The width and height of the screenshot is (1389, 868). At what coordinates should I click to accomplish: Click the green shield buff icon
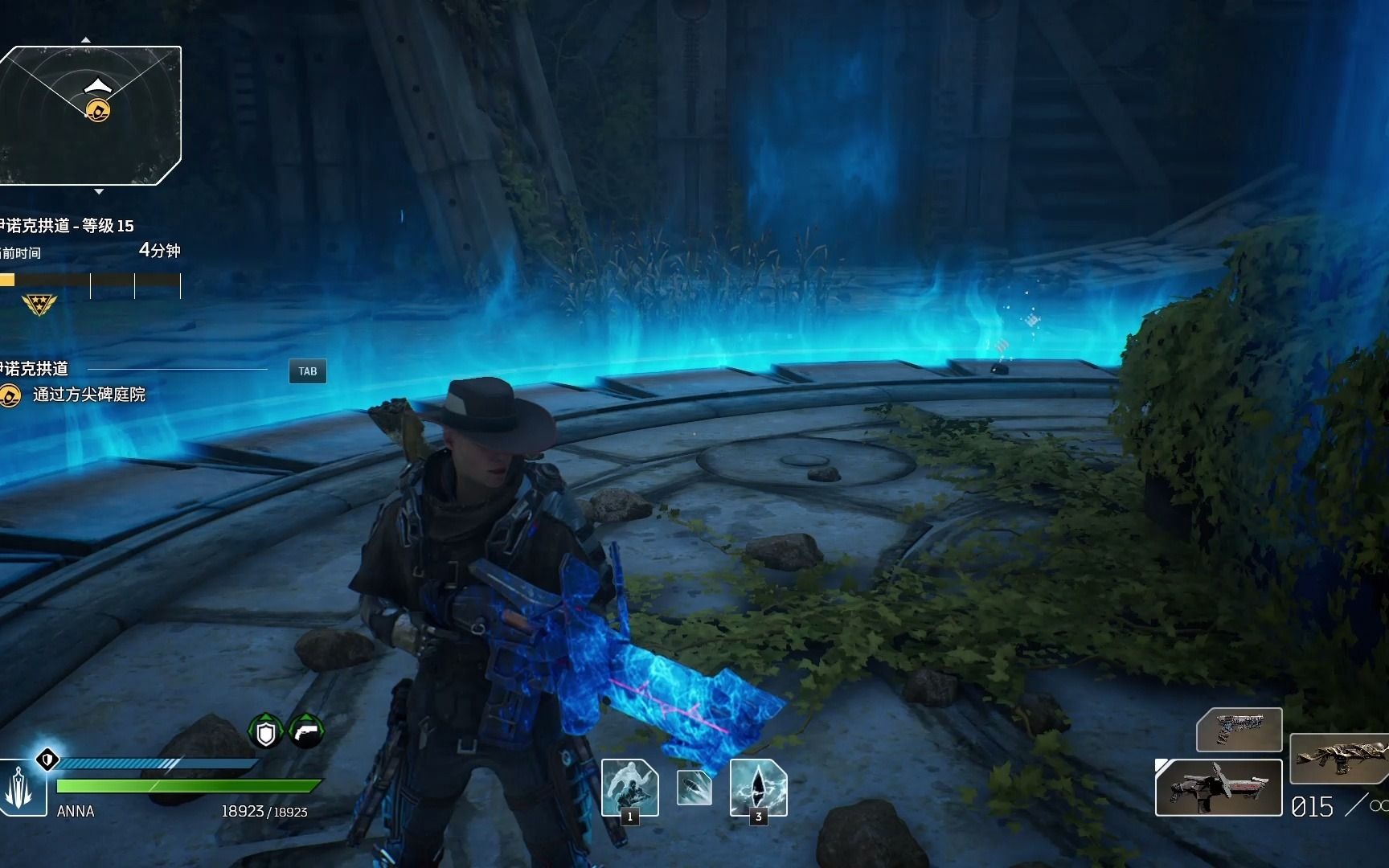(x=266, y=731)
